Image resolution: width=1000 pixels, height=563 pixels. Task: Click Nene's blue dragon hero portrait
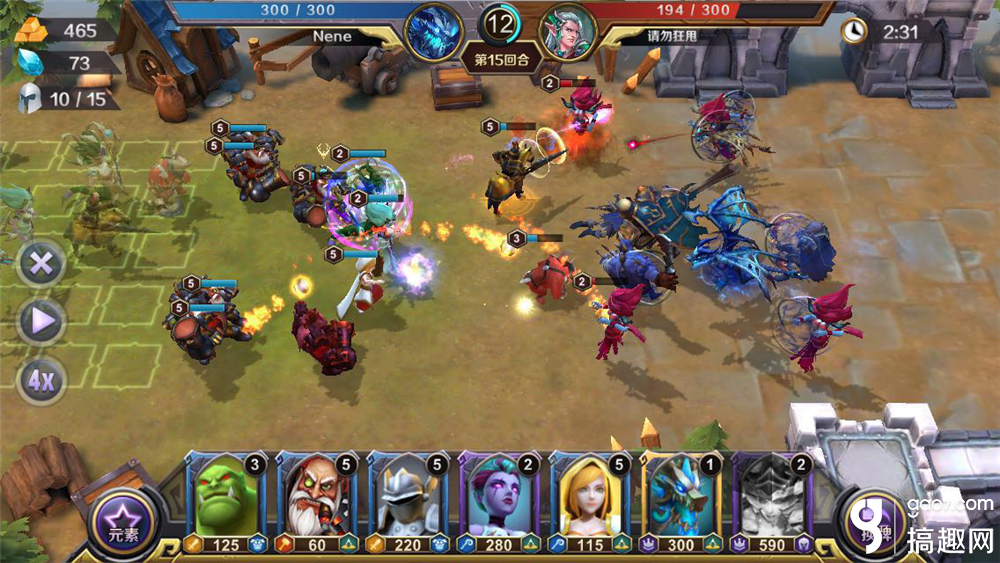pyautogui.click(x=433, y=32)
